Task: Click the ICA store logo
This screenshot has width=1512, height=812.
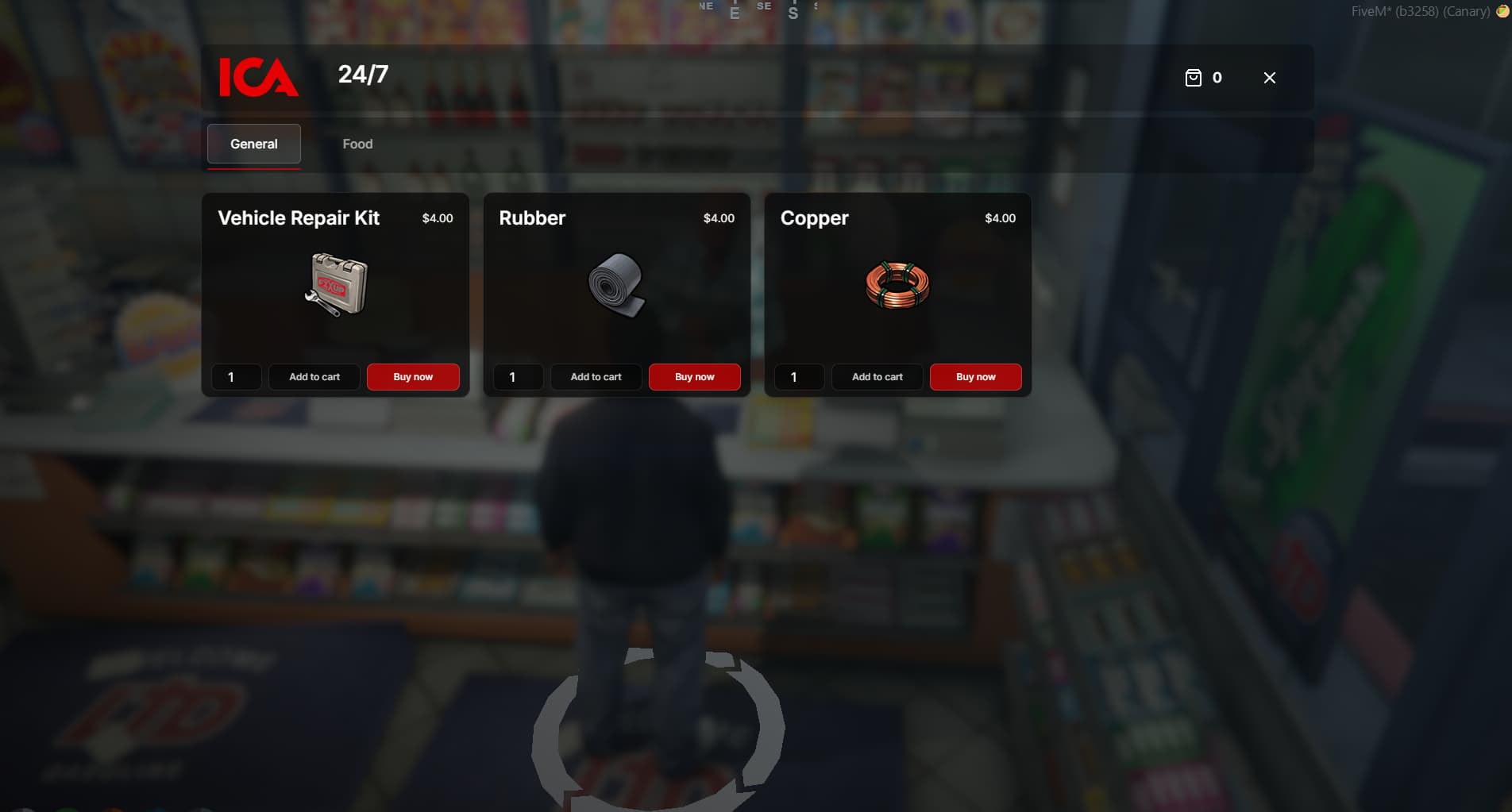Action: (258, 78)
